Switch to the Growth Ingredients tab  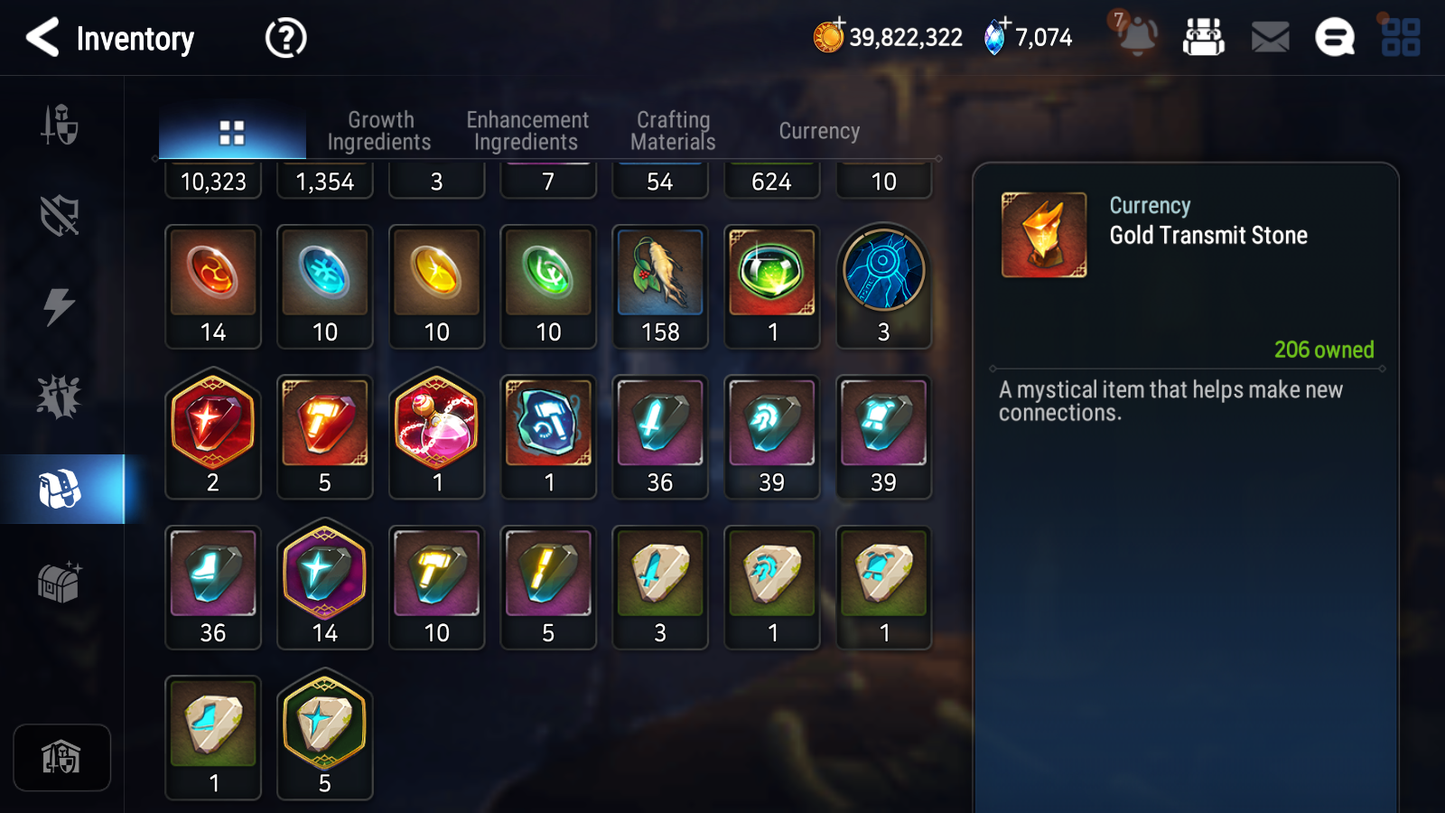point(379,131)
